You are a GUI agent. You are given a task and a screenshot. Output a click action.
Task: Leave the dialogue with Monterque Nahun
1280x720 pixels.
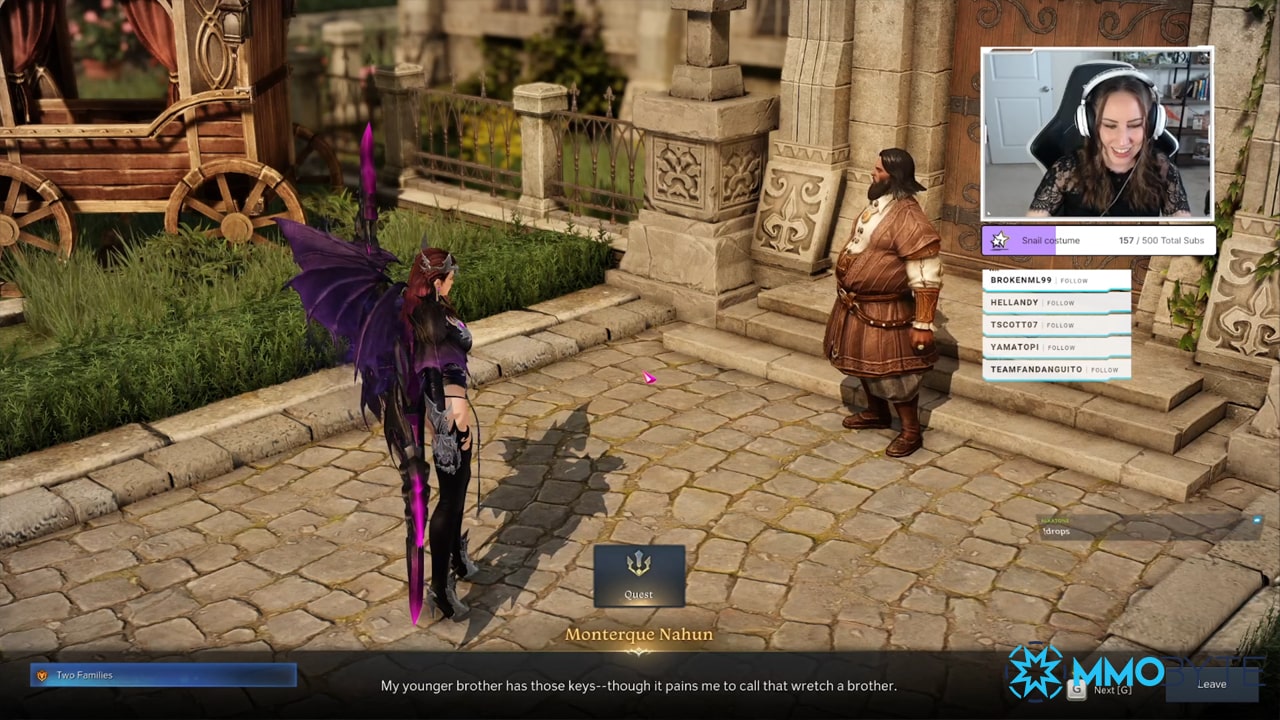1211,684
